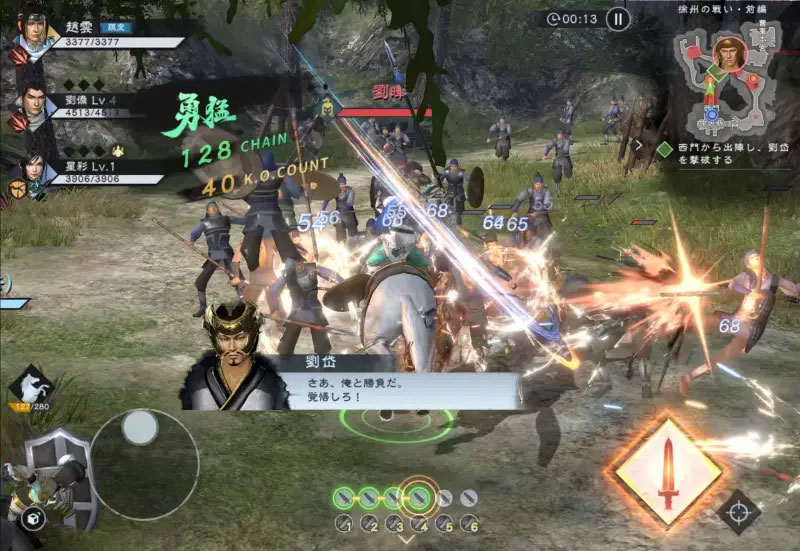
Task: Expand the mission objective arrow
Action: pyautogui.click(x=639, y=144)
